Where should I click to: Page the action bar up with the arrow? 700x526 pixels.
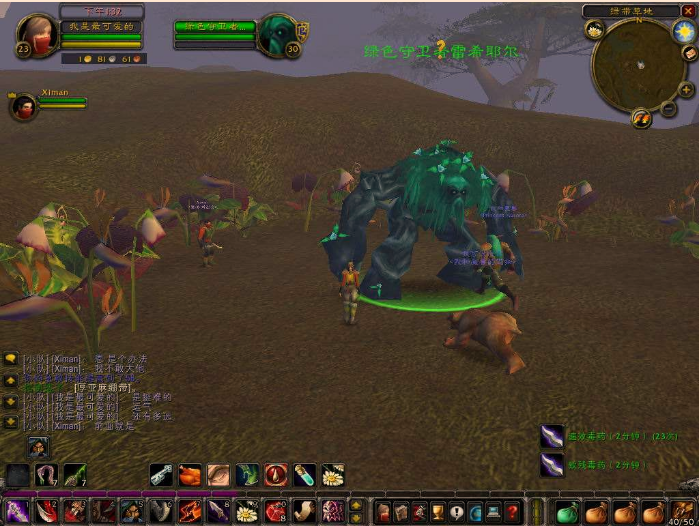[357, 505]
